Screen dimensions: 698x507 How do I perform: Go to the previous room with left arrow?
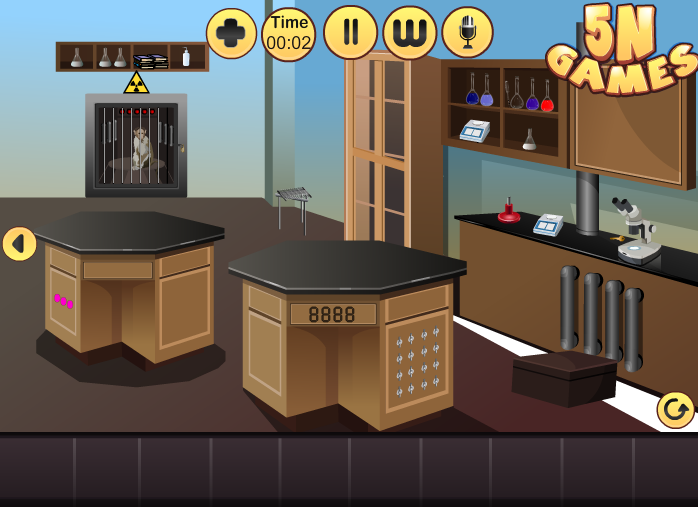pos(19,244)
